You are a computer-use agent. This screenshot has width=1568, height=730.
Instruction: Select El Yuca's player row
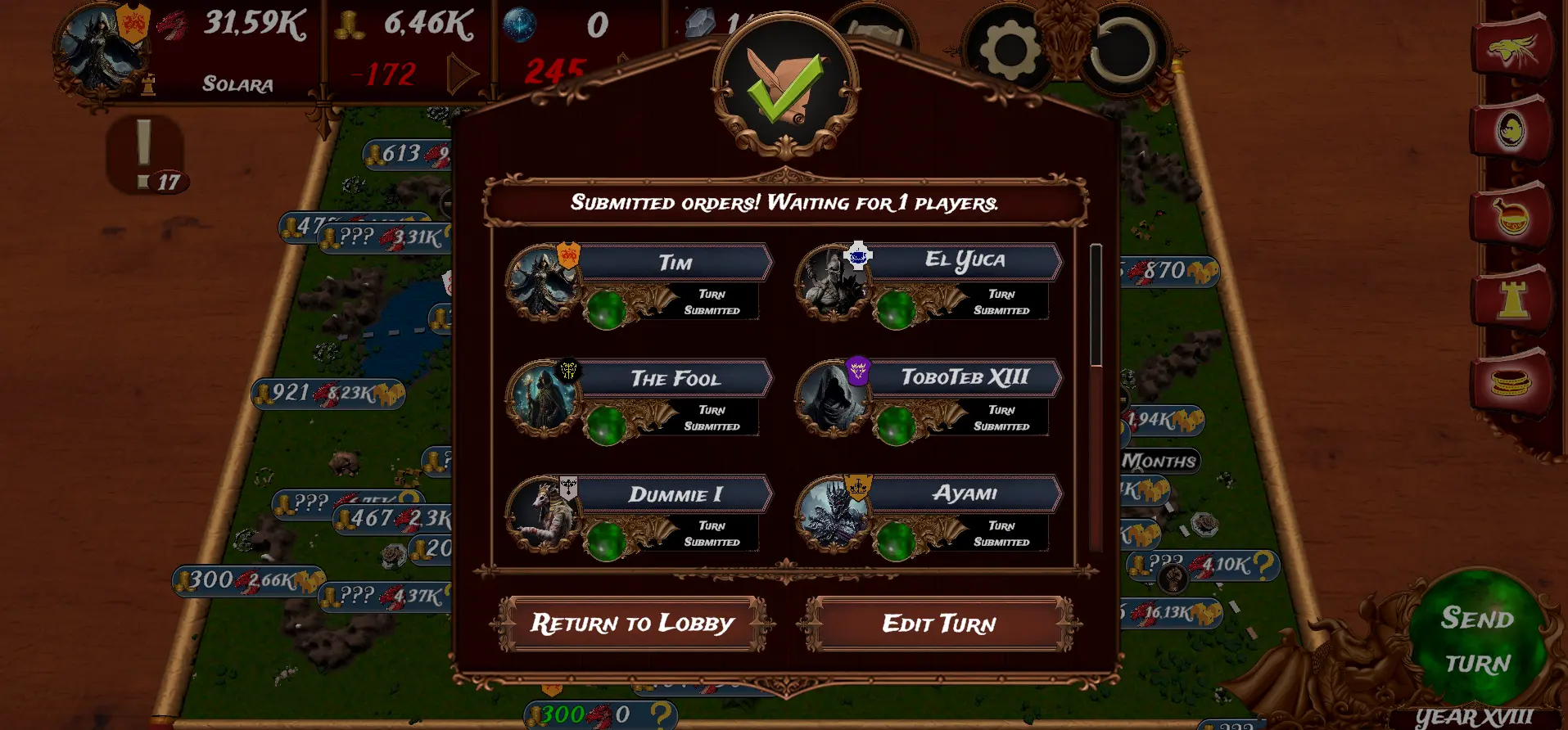[965, 261]
